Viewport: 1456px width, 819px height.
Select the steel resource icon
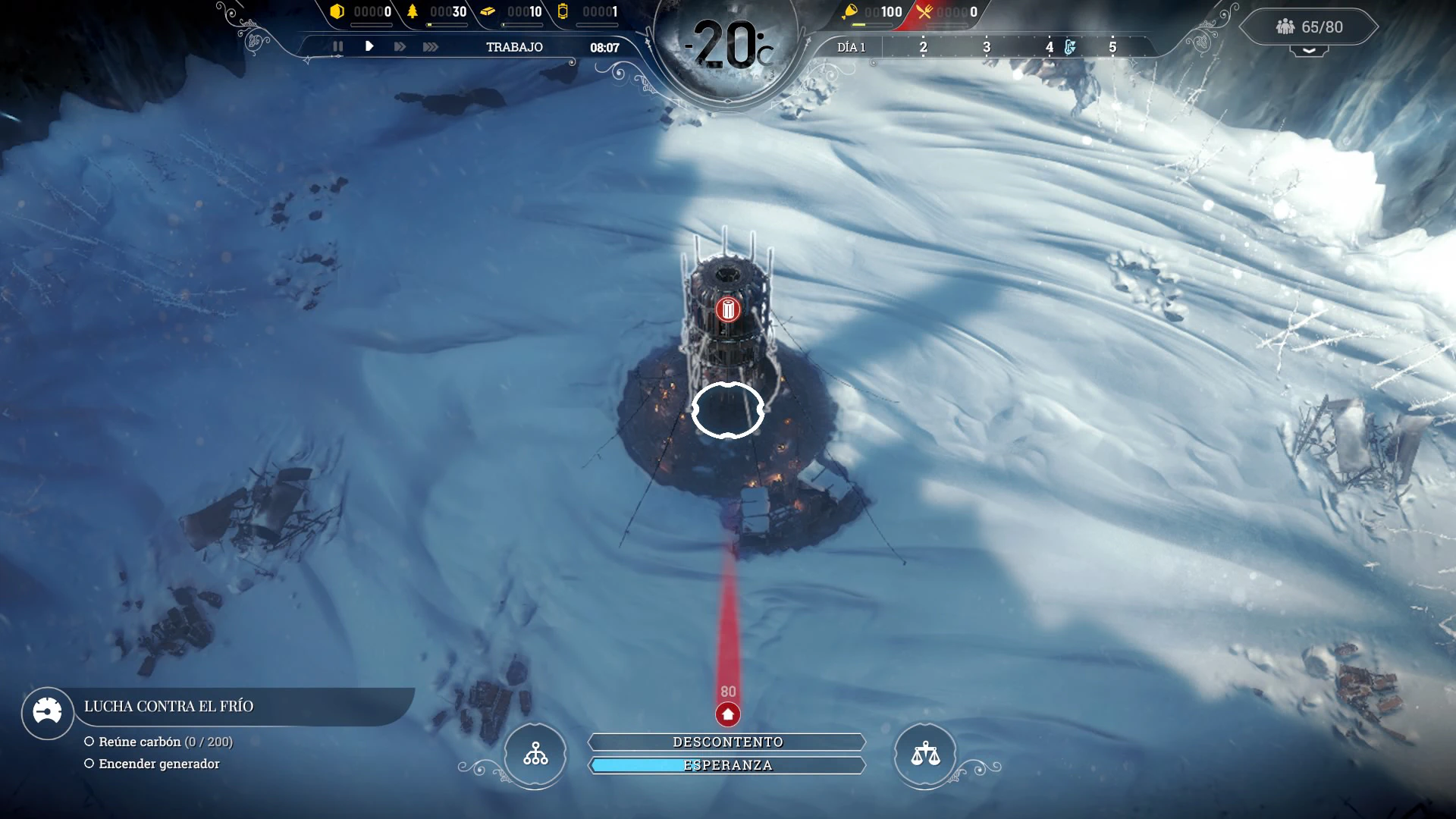tap(488, 11)
